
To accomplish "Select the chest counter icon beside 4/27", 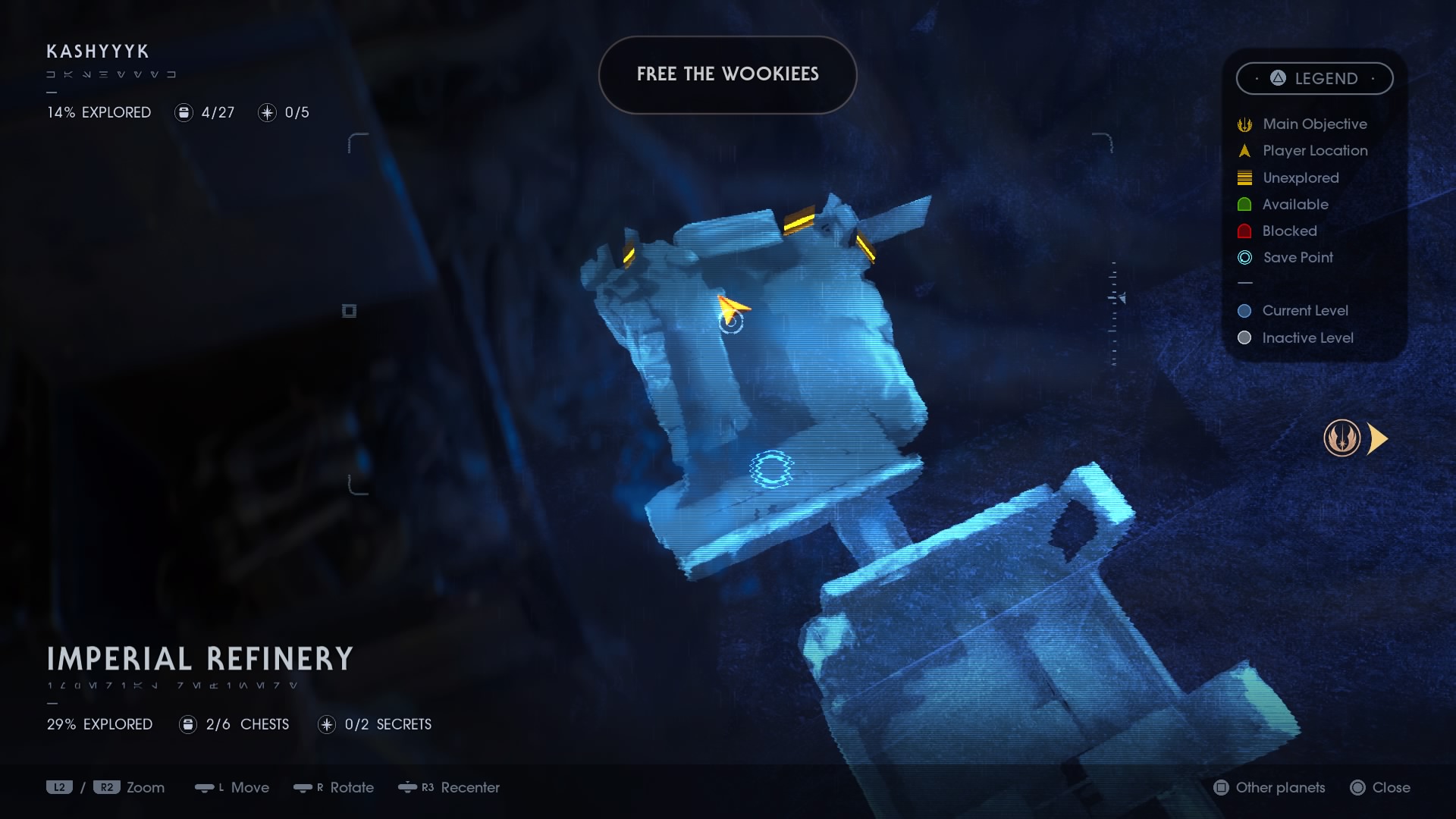I will point(184,112).
